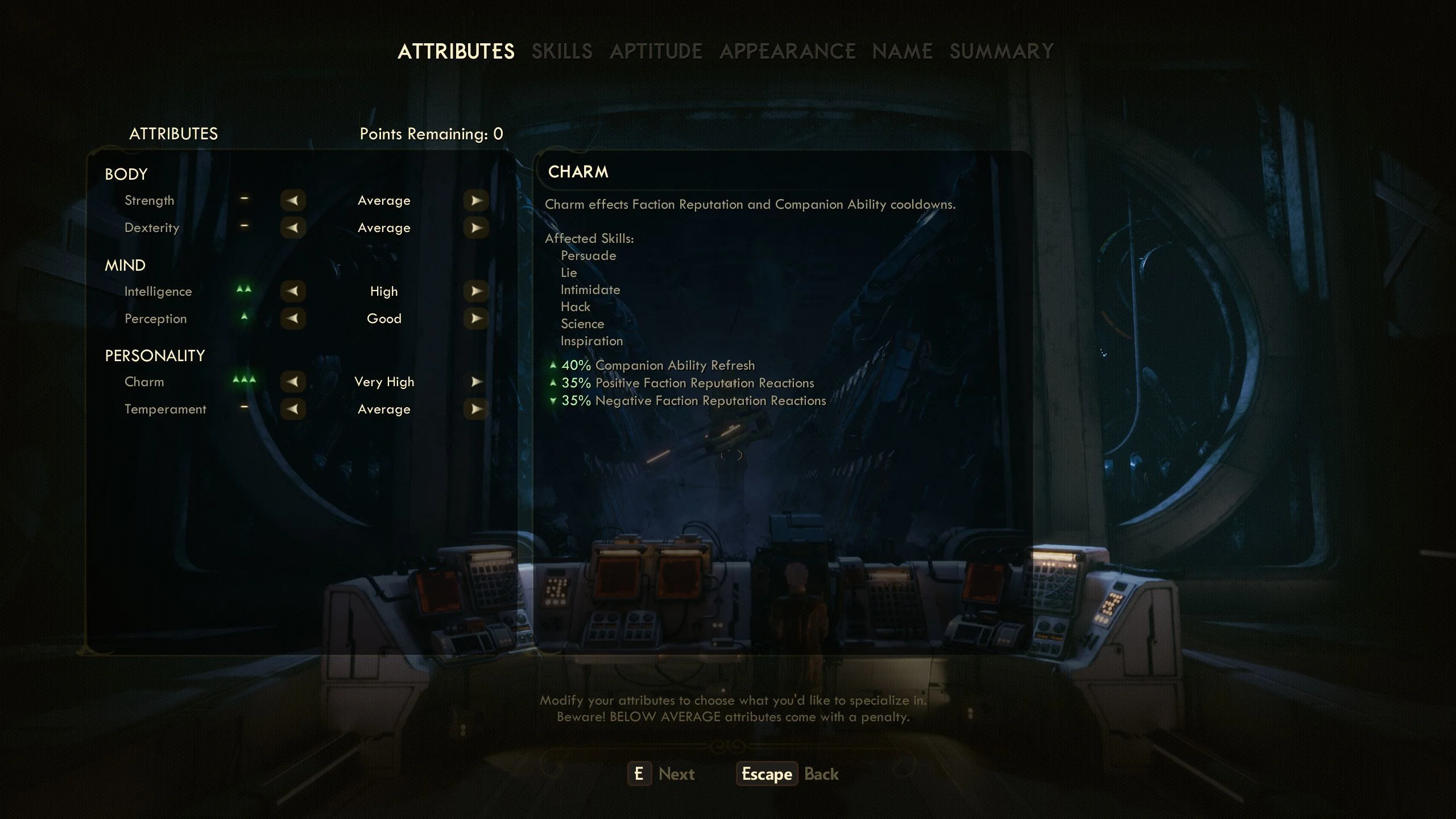This screenshot has width=1456, height=819.
Task: Increase Strength with its right arrow
Action: coord(476,201)
